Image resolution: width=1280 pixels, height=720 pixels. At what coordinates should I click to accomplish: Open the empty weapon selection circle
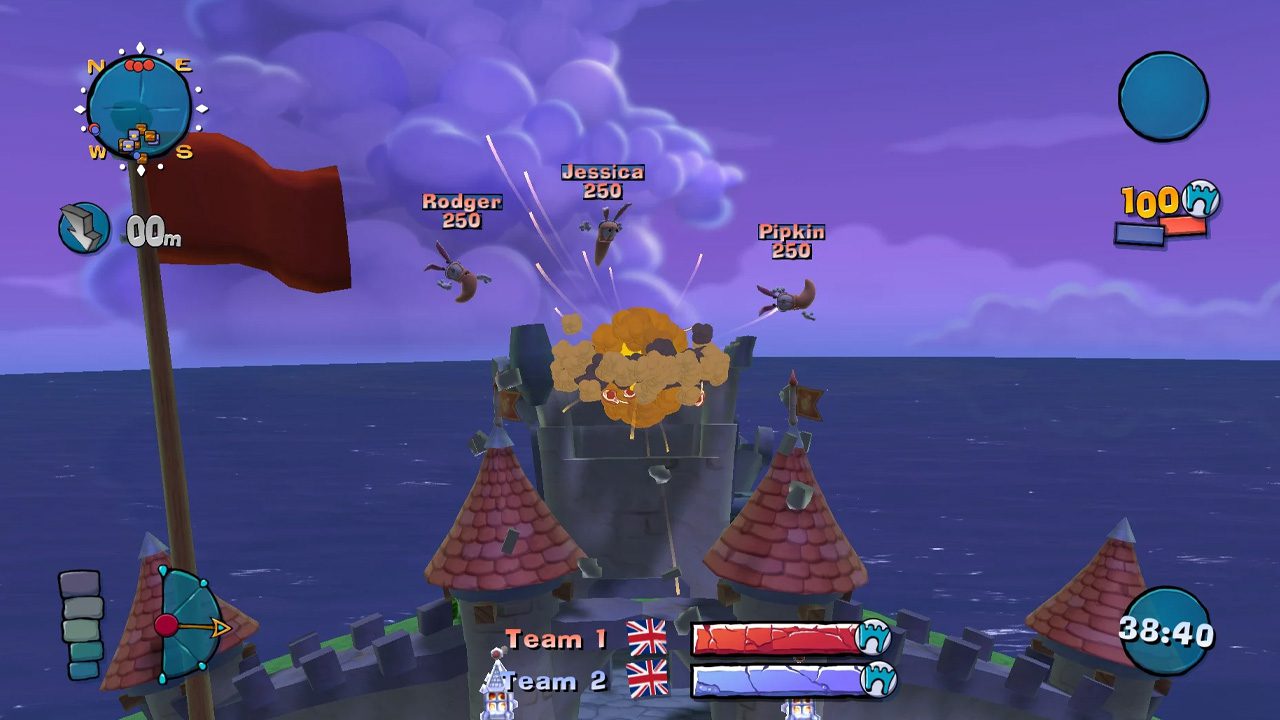(x=1163, y=96)
